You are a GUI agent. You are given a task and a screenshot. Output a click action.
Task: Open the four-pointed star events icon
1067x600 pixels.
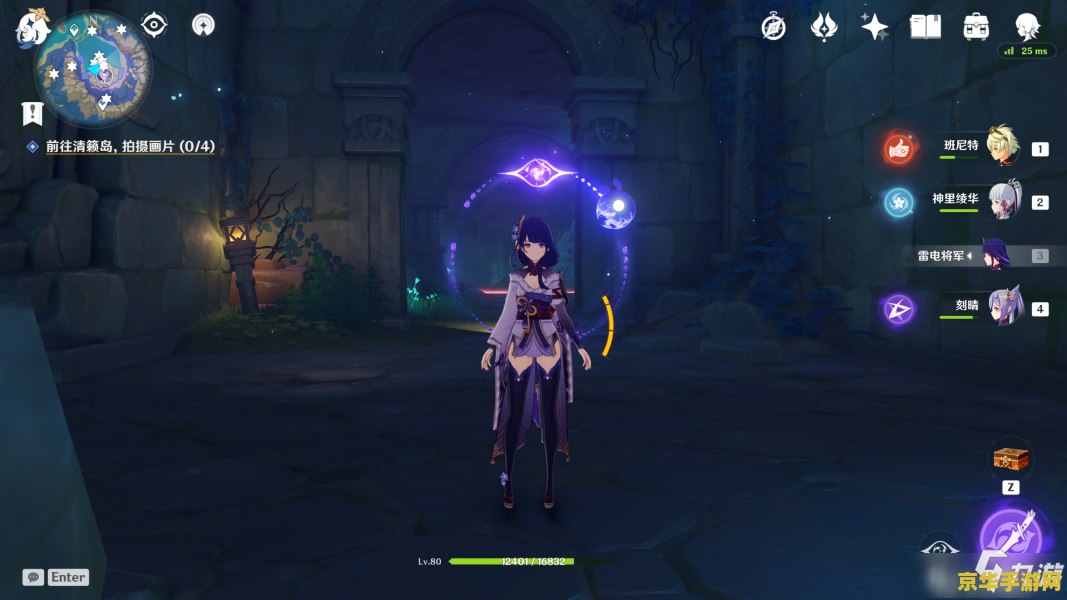click(874, 27)
